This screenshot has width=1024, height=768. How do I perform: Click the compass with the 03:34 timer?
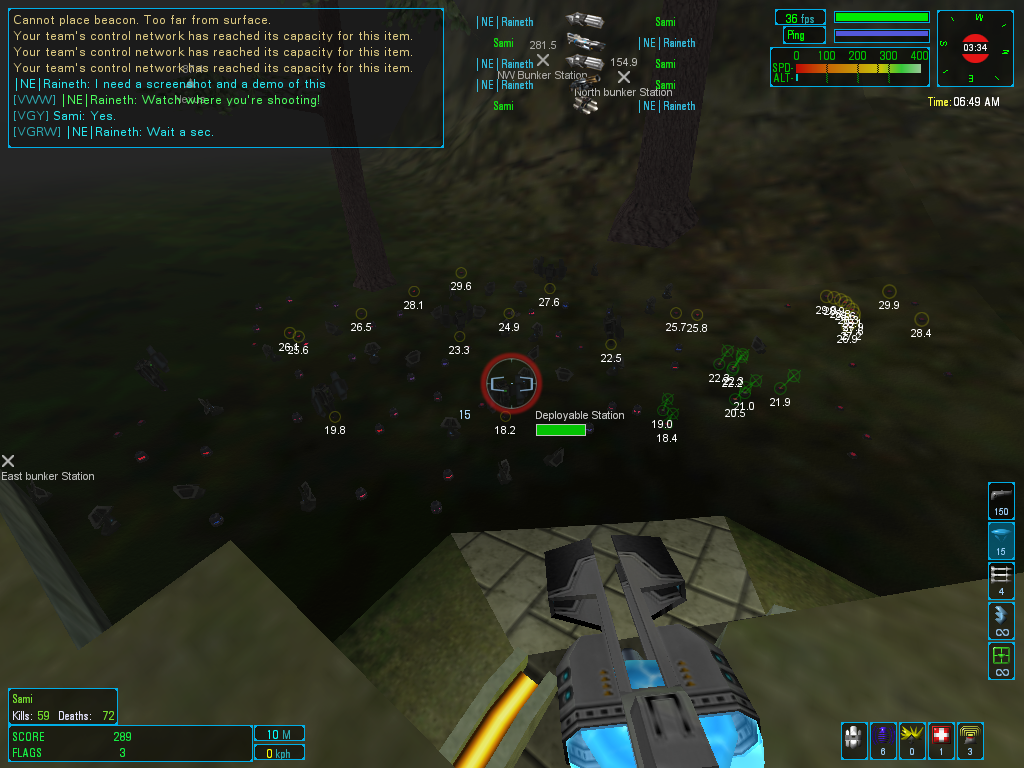975,47
